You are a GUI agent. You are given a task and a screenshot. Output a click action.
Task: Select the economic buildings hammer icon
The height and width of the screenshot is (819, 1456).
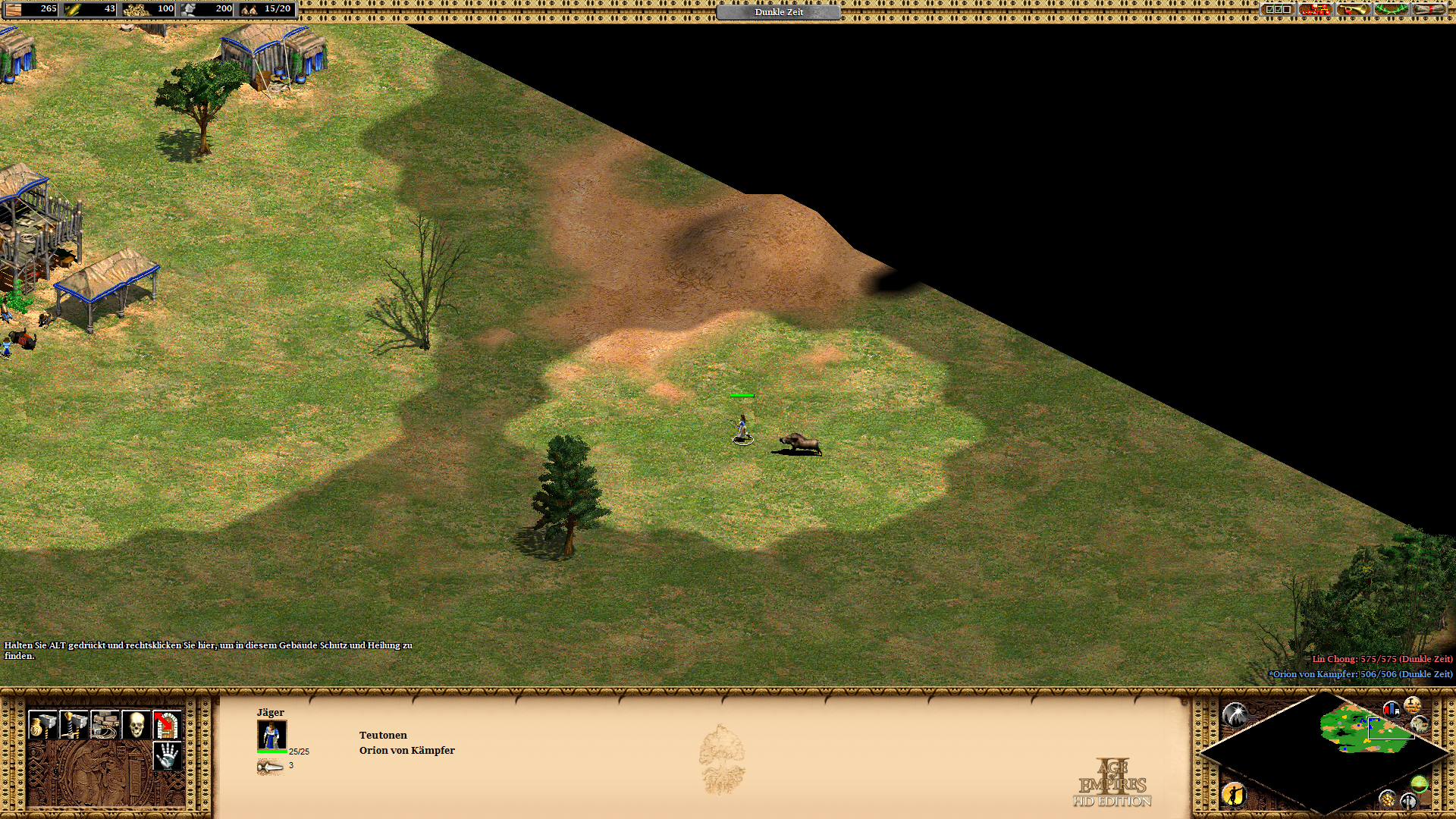[x=42, y=725]
